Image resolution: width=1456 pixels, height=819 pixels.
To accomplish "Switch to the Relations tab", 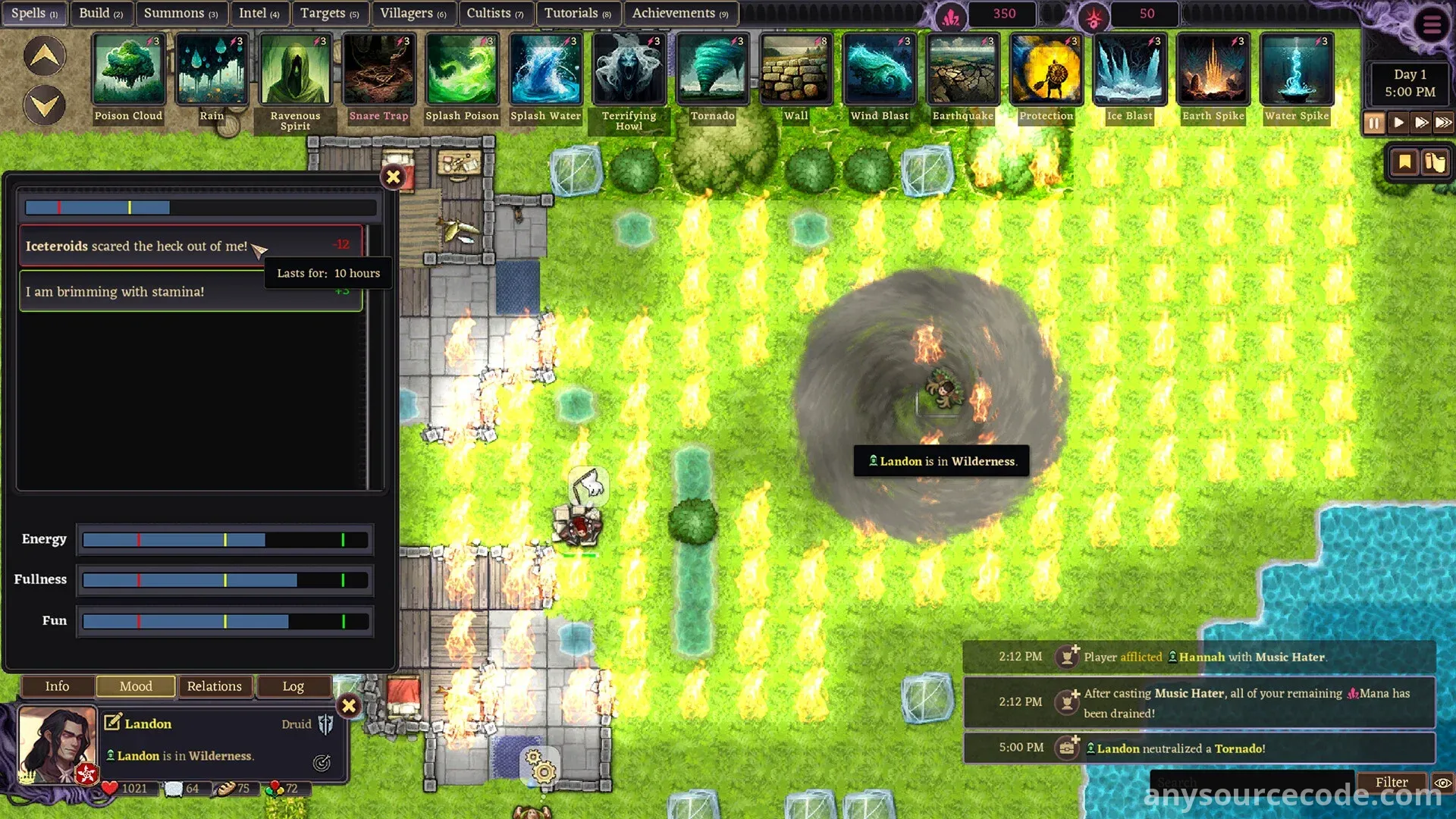I will (x=214, y=686).
